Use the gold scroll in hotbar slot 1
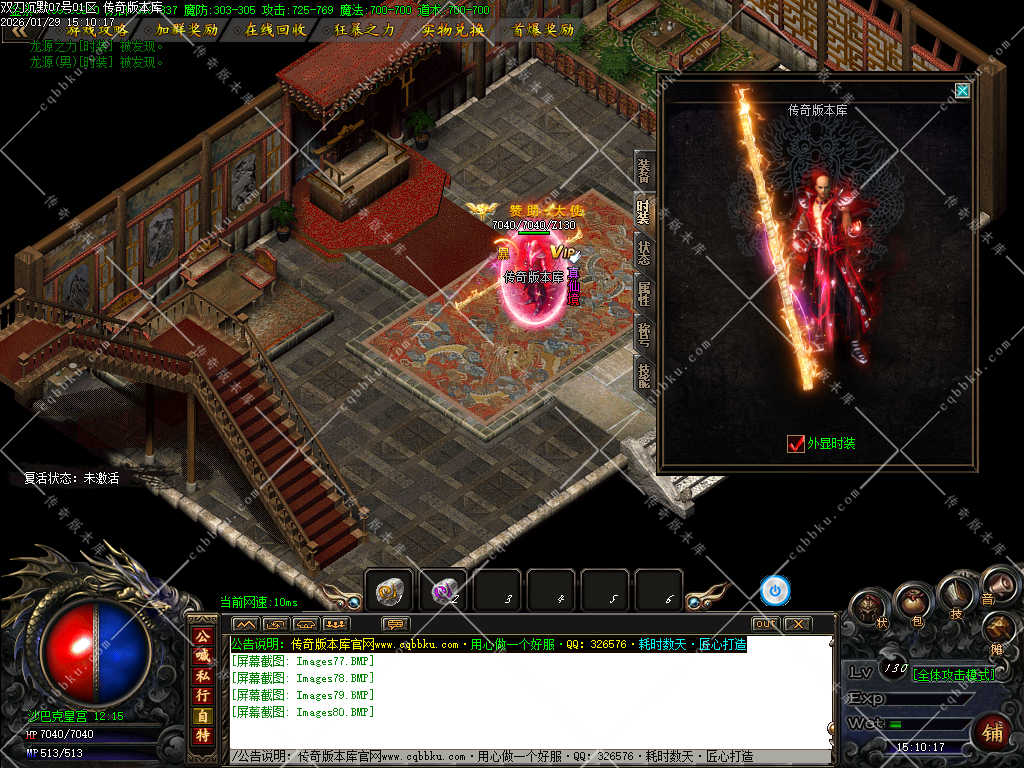Viewport: 1024px width, 768px height. [389, 591]
